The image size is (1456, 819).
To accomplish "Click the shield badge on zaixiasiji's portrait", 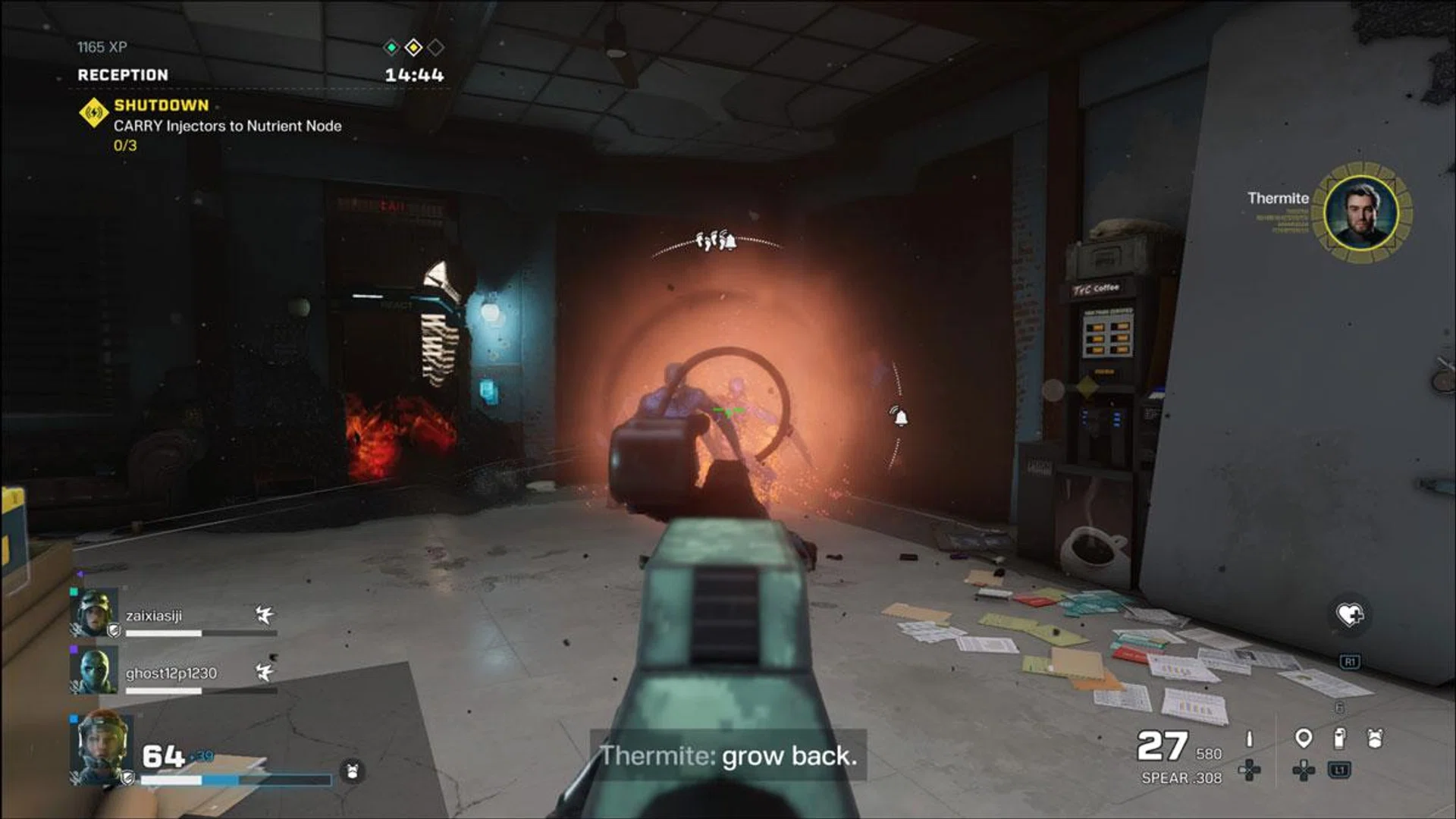I will click(x=114, y=630).
